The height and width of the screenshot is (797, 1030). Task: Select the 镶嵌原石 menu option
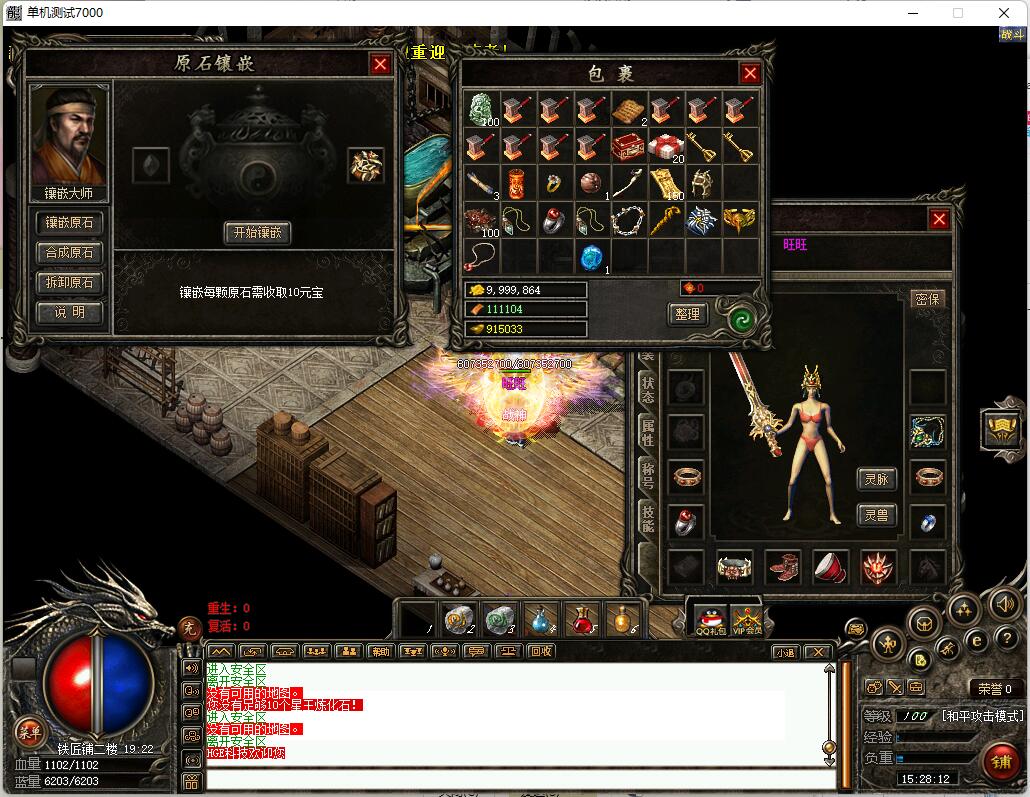70,223
